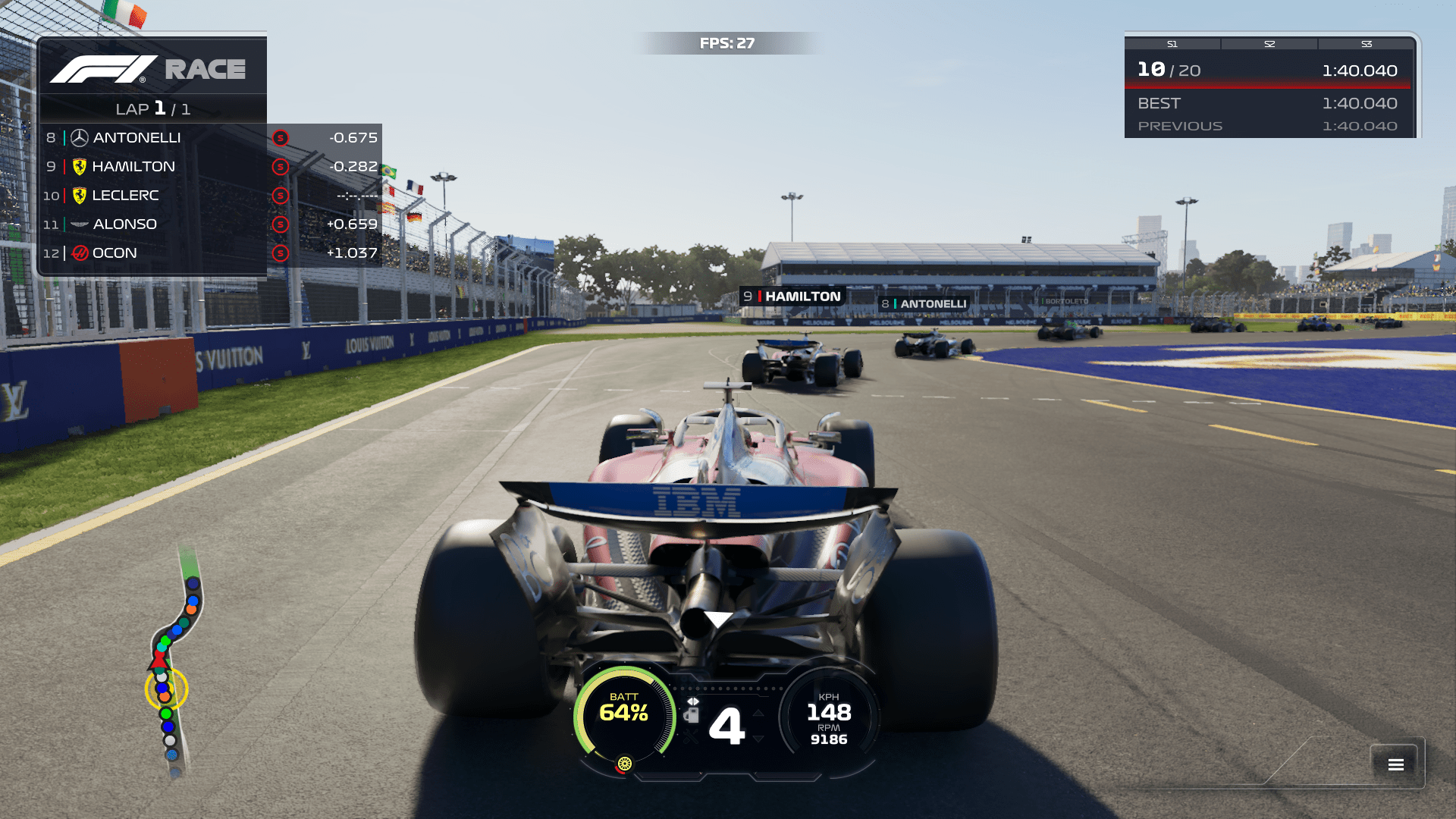The height and width of the screenshot is (819, 1456).
Task: Select the S1 sector tab
Action: (x=1172, y=43)
